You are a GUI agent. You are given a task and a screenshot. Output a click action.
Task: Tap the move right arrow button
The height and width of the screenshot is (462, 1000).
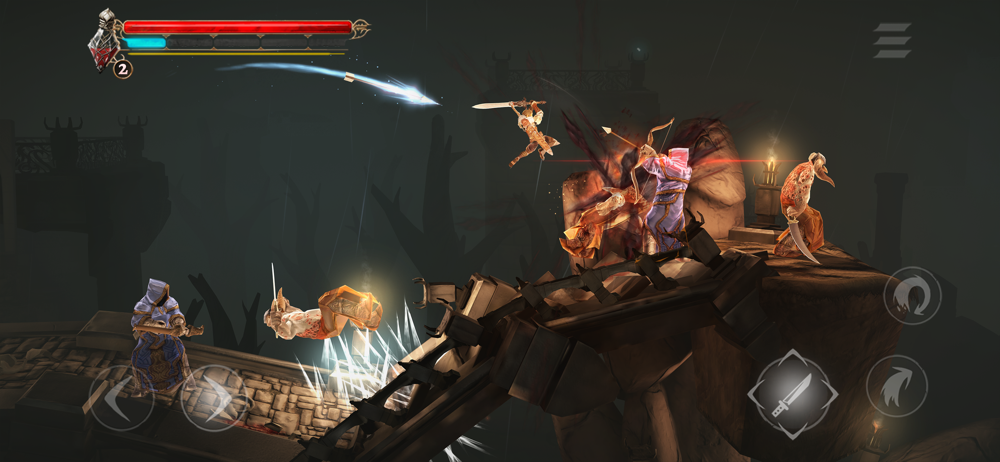point(214,397)
